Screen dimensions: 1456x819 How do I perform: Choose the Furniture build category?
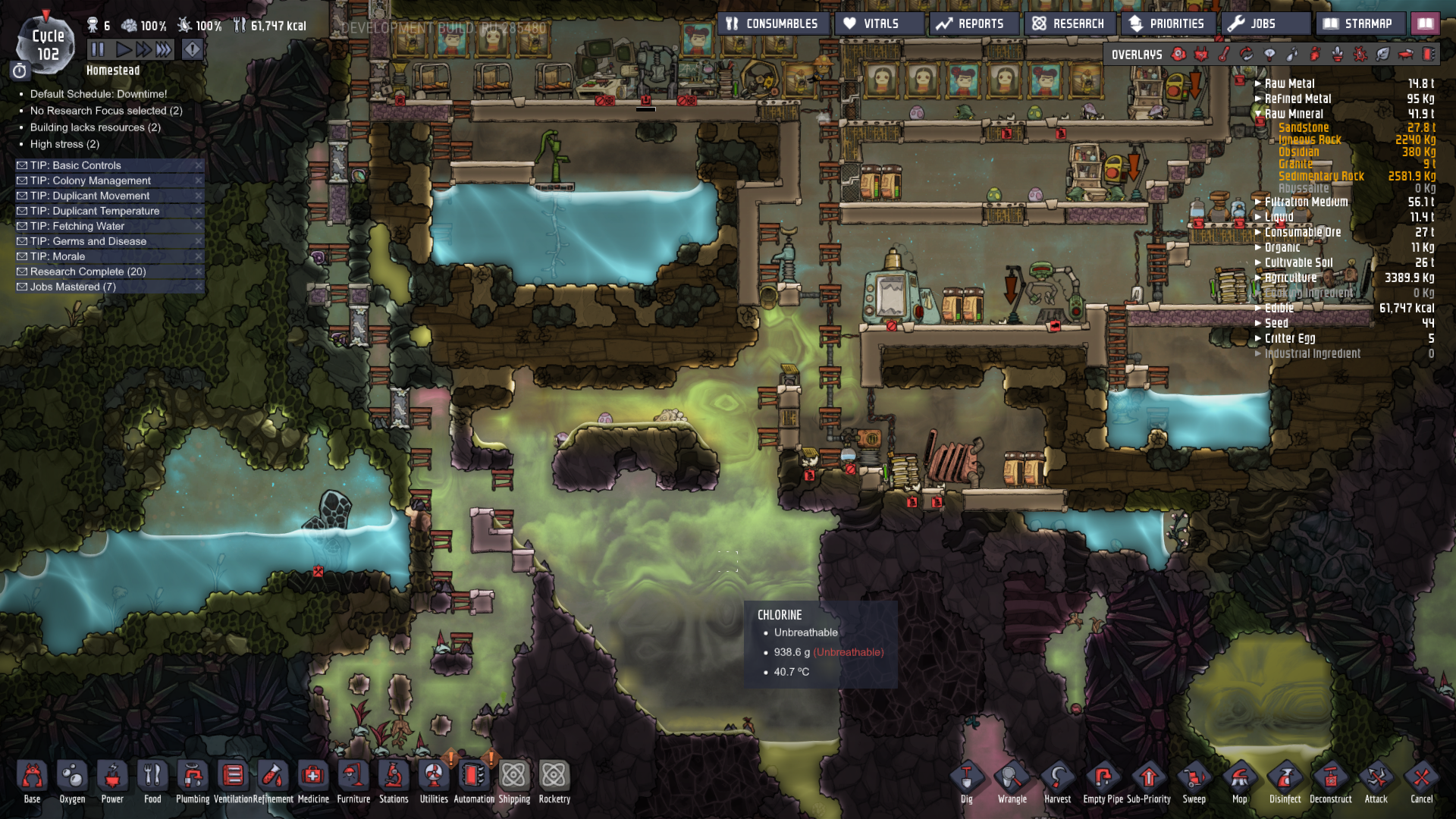coord(353,780)
